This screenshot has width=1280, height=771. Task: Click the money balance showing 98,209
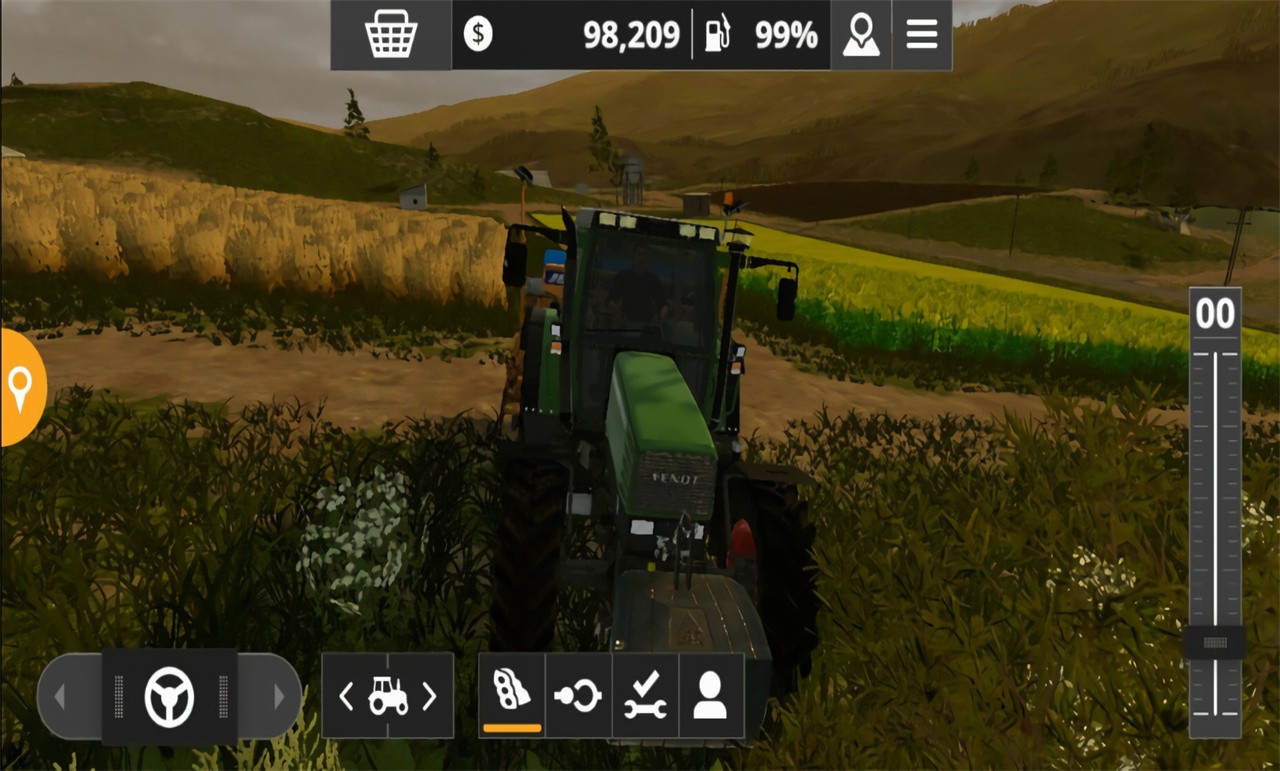pyautogui.click(x=630, y=33)
